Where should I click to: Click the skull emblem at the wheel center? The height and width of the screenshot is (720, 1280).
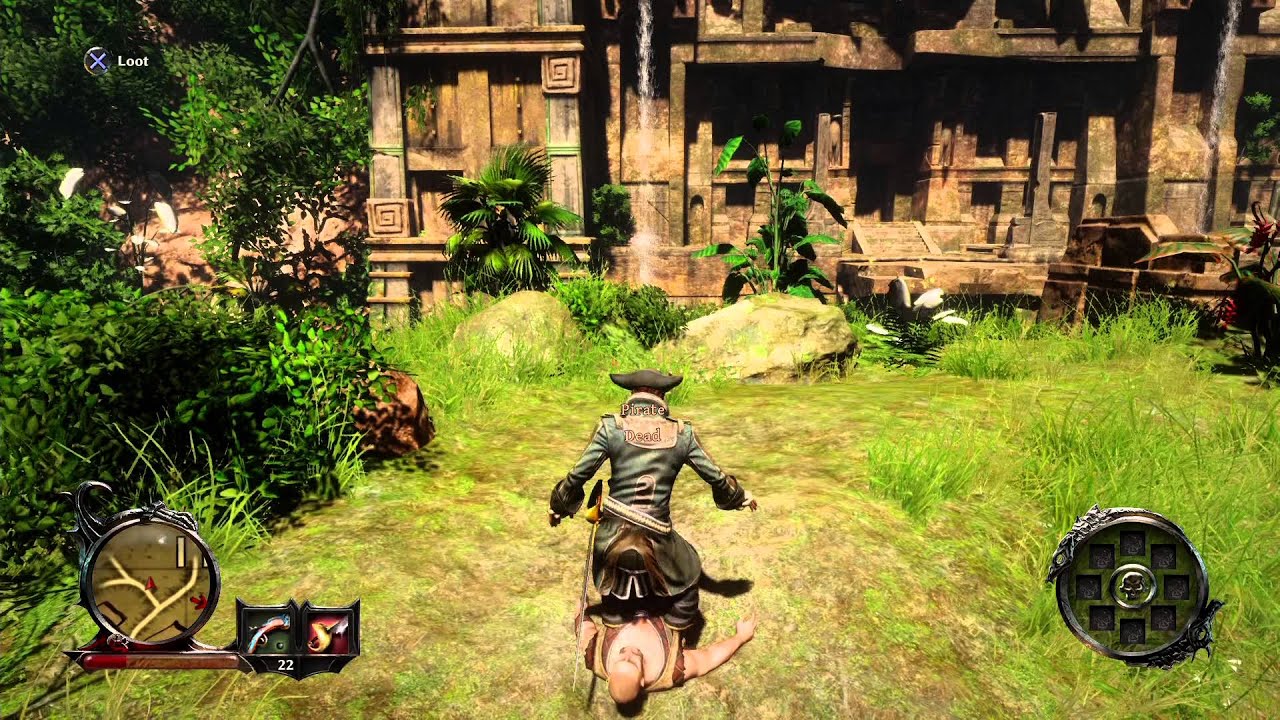(x=1134, y=586)
